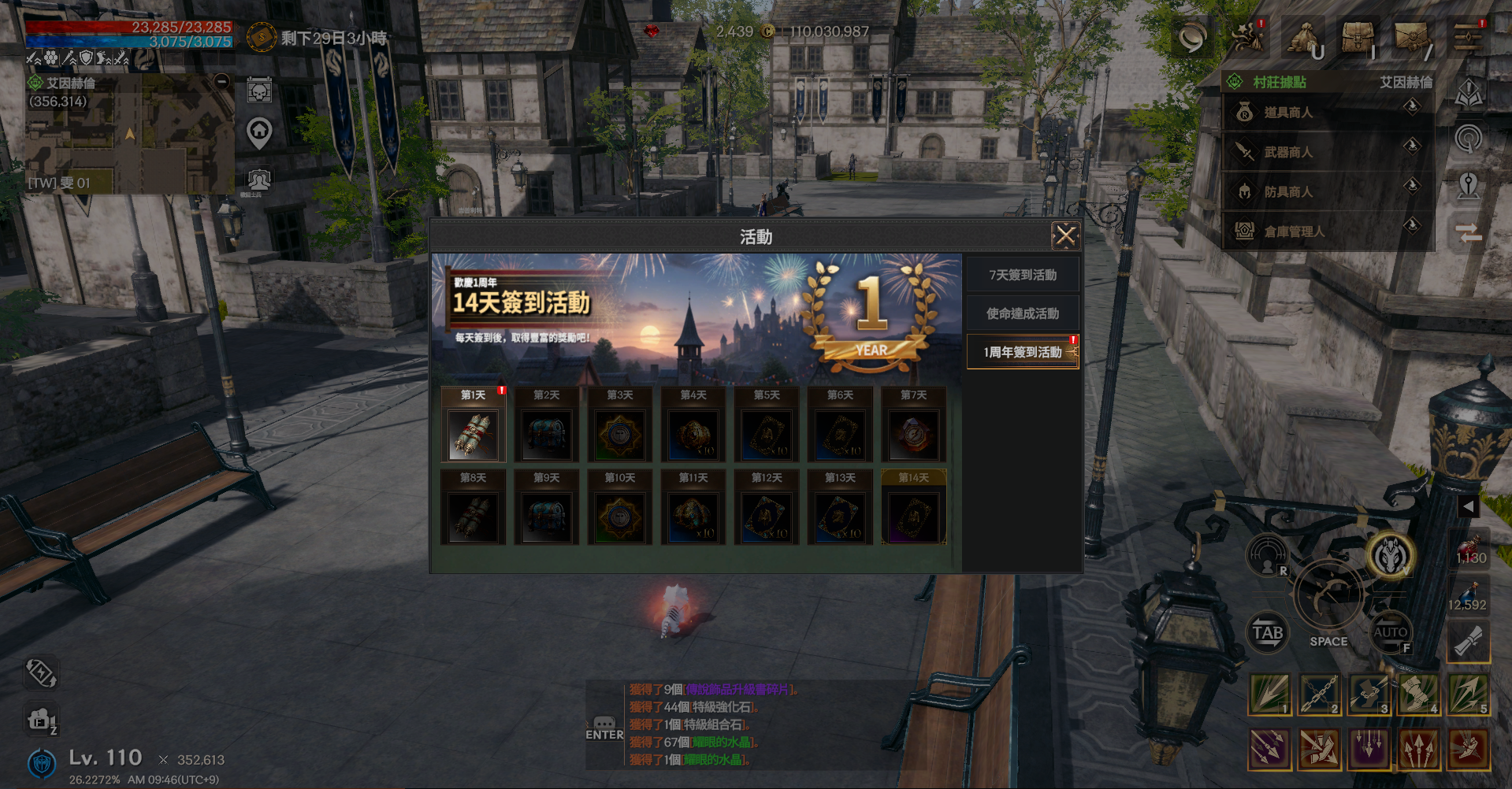Viewport: 1512px width, 789px height.
Task: Open the main menu hamburger icon
Action: (1468, 37)
